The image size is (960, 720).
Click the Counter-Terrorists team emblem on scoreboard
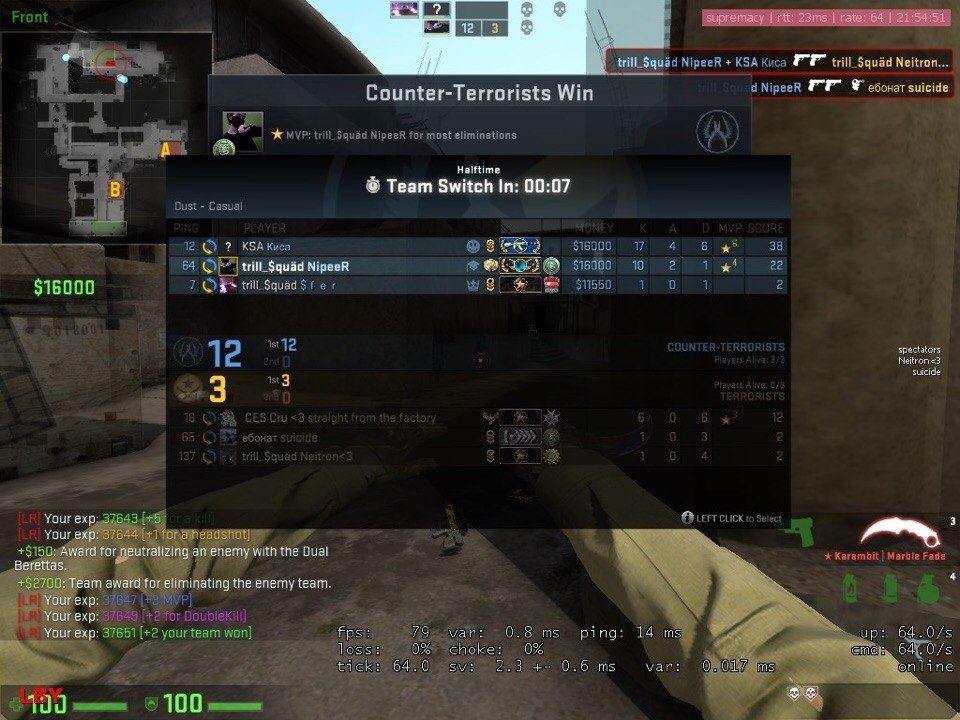[188, 352]
